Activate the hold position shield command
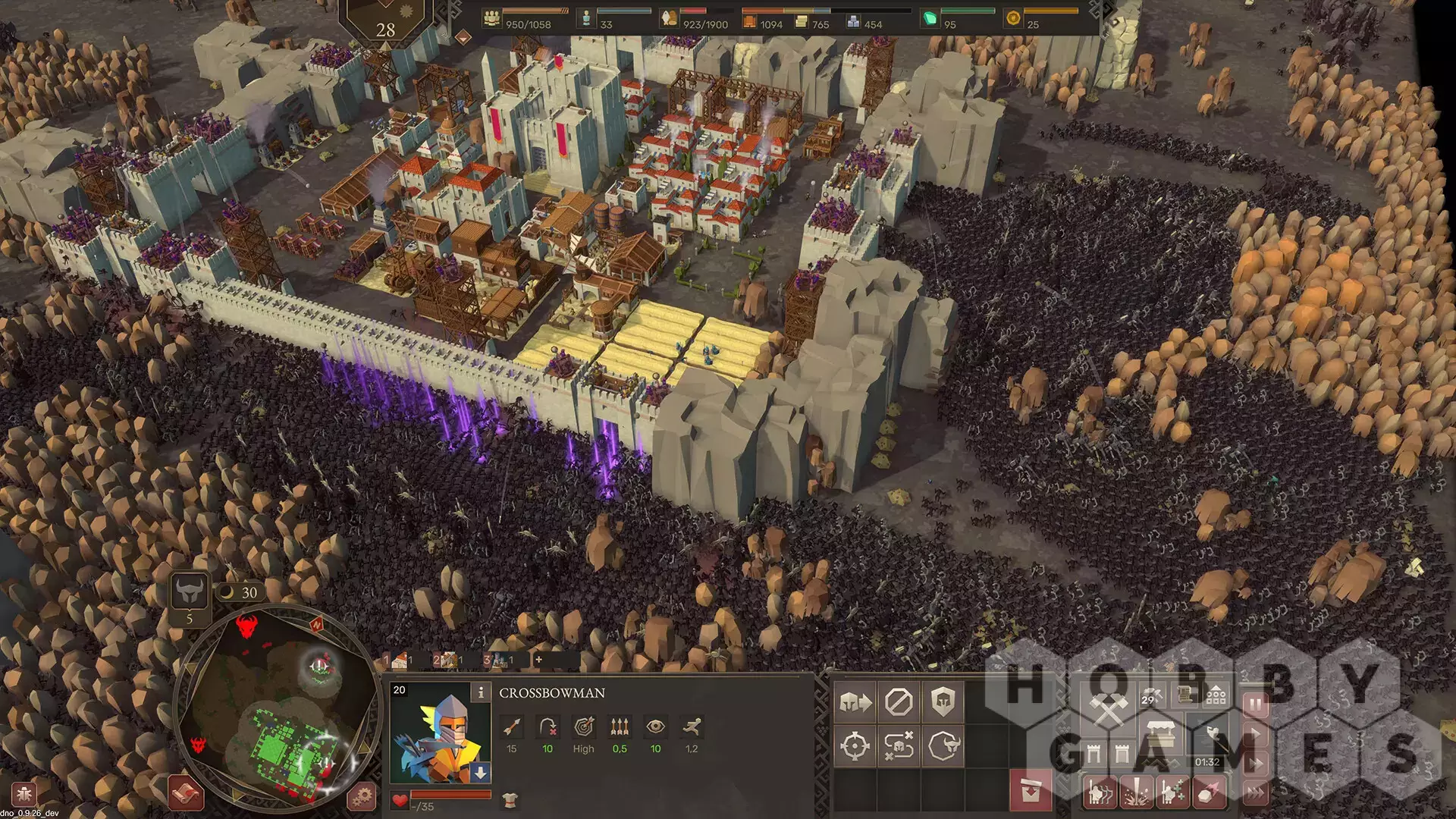The width and height of the screenshot is (1456, 819). click(x=943, y=702)
